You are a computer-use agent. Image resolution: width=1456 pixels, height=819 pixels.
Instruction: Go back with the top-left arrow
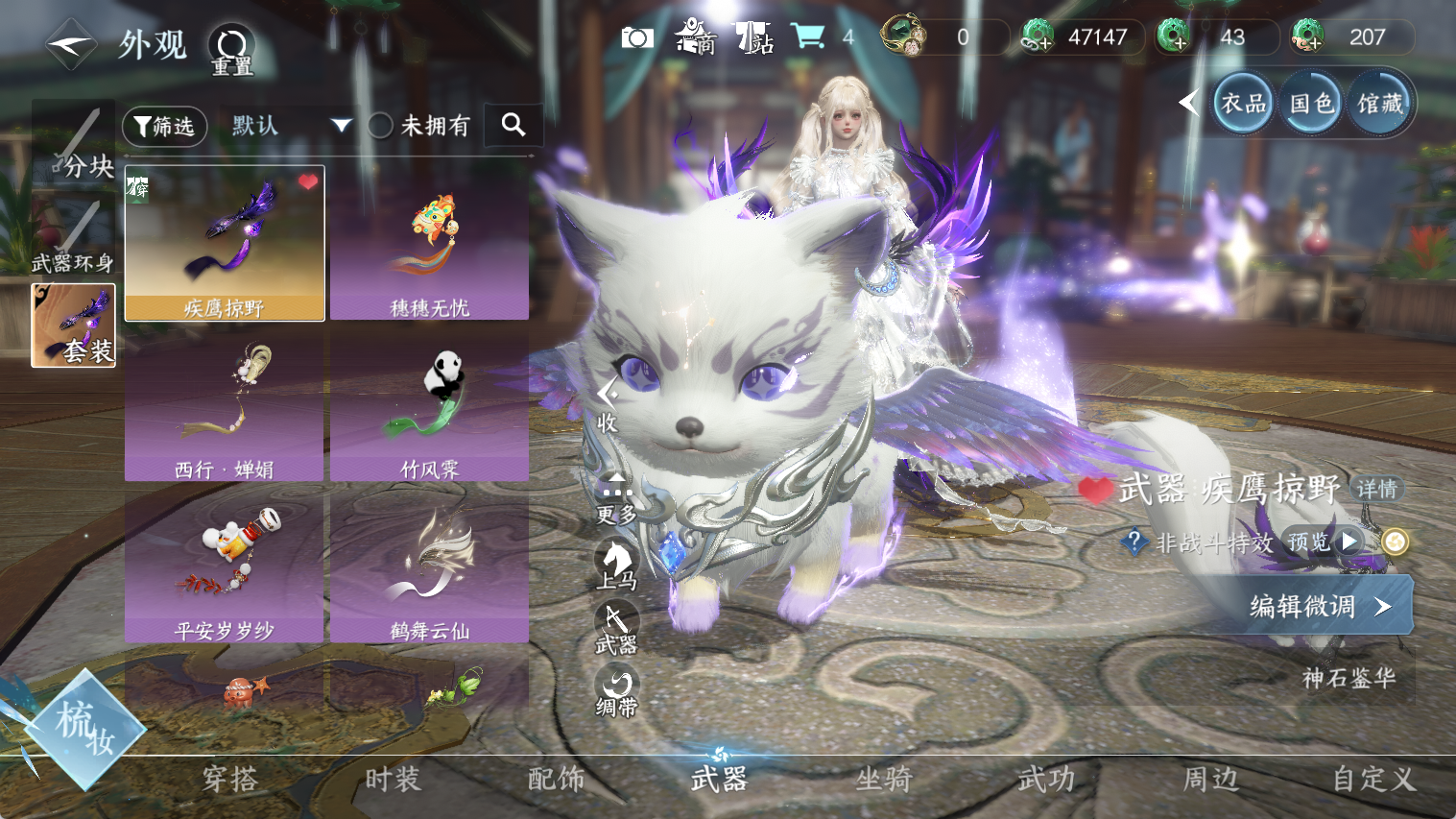tap(71, 44)
